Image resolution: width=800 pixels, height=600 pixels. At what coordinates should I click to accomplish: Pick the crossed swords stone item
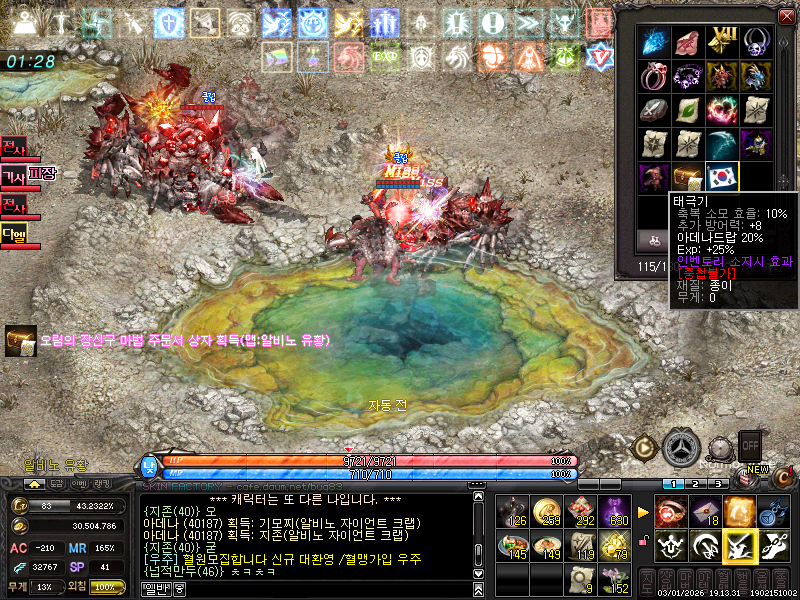pos(655,110)
